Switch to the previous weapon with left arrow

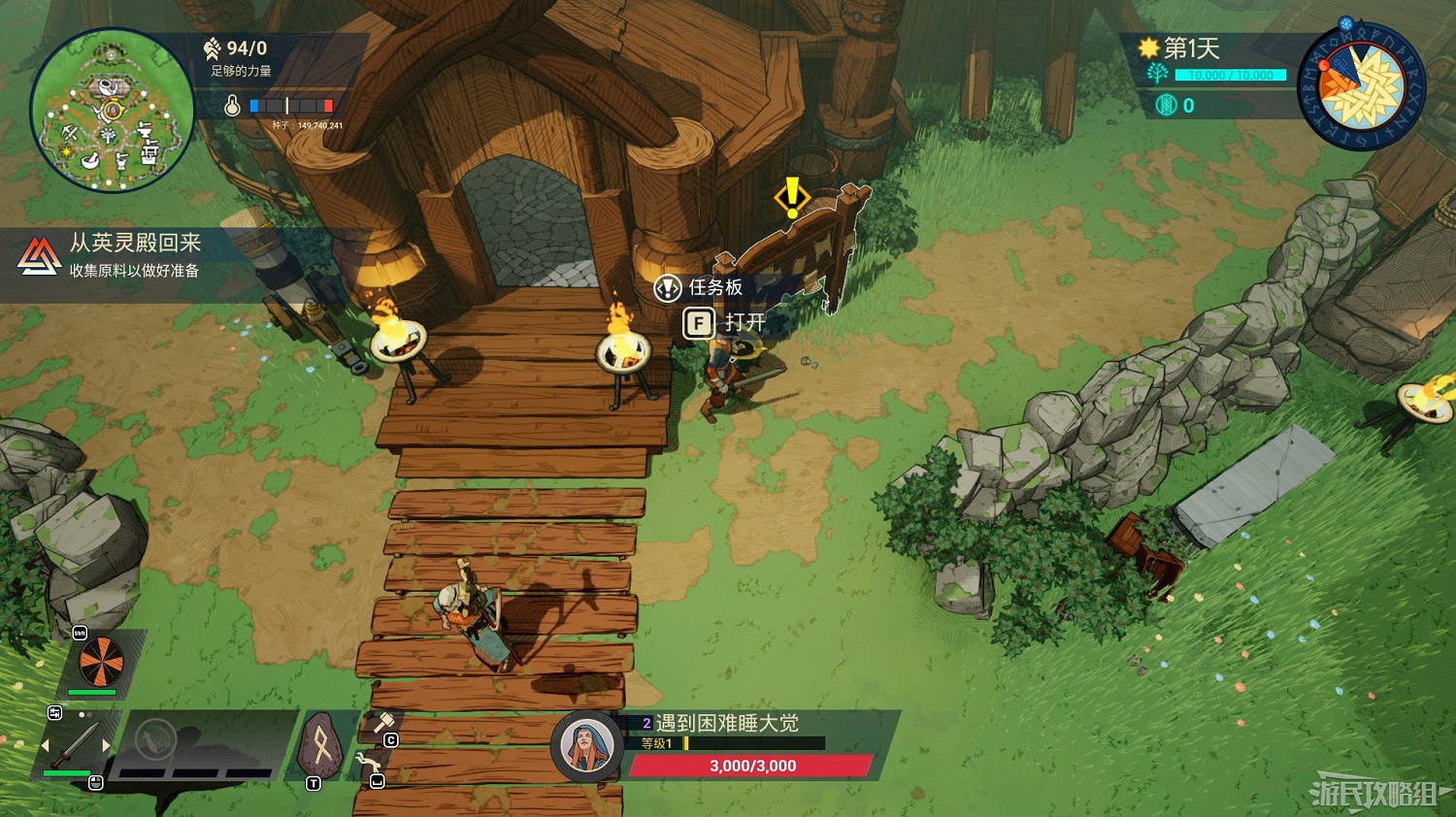point(45,746)
